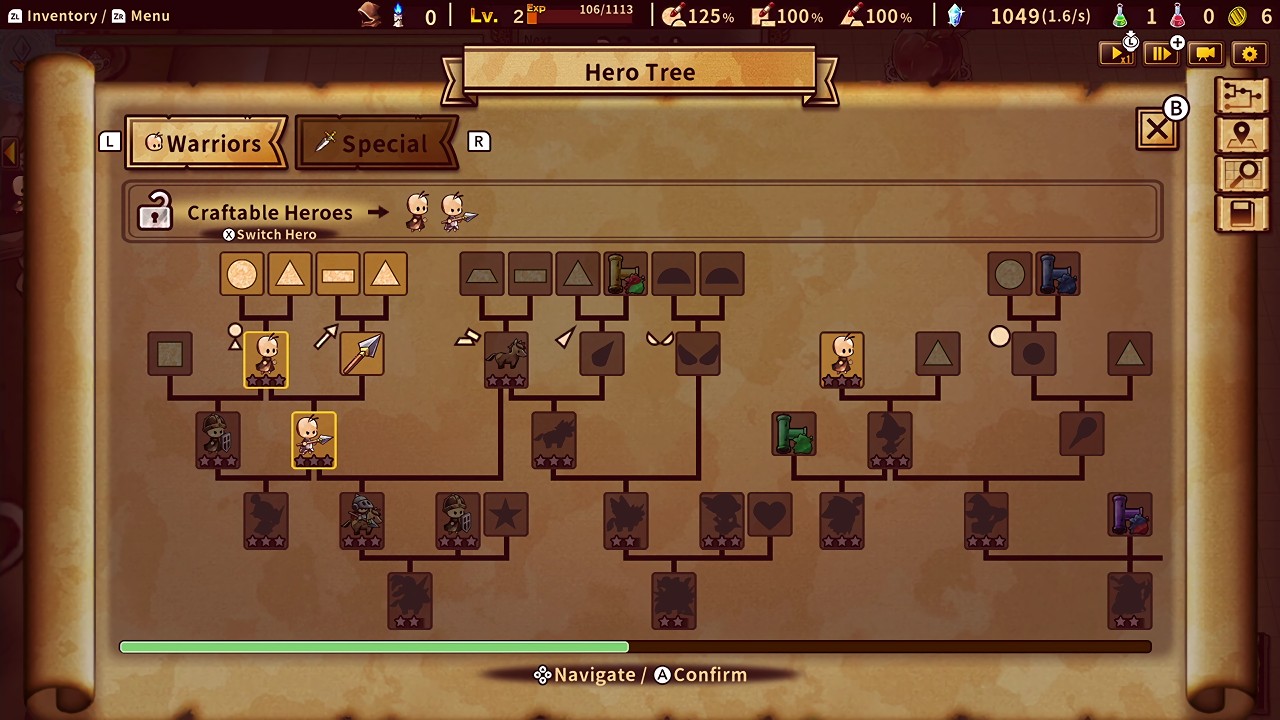Open the Special tab
The image size is (1280, 720).
pyautogui.click(x=377, y=143)
